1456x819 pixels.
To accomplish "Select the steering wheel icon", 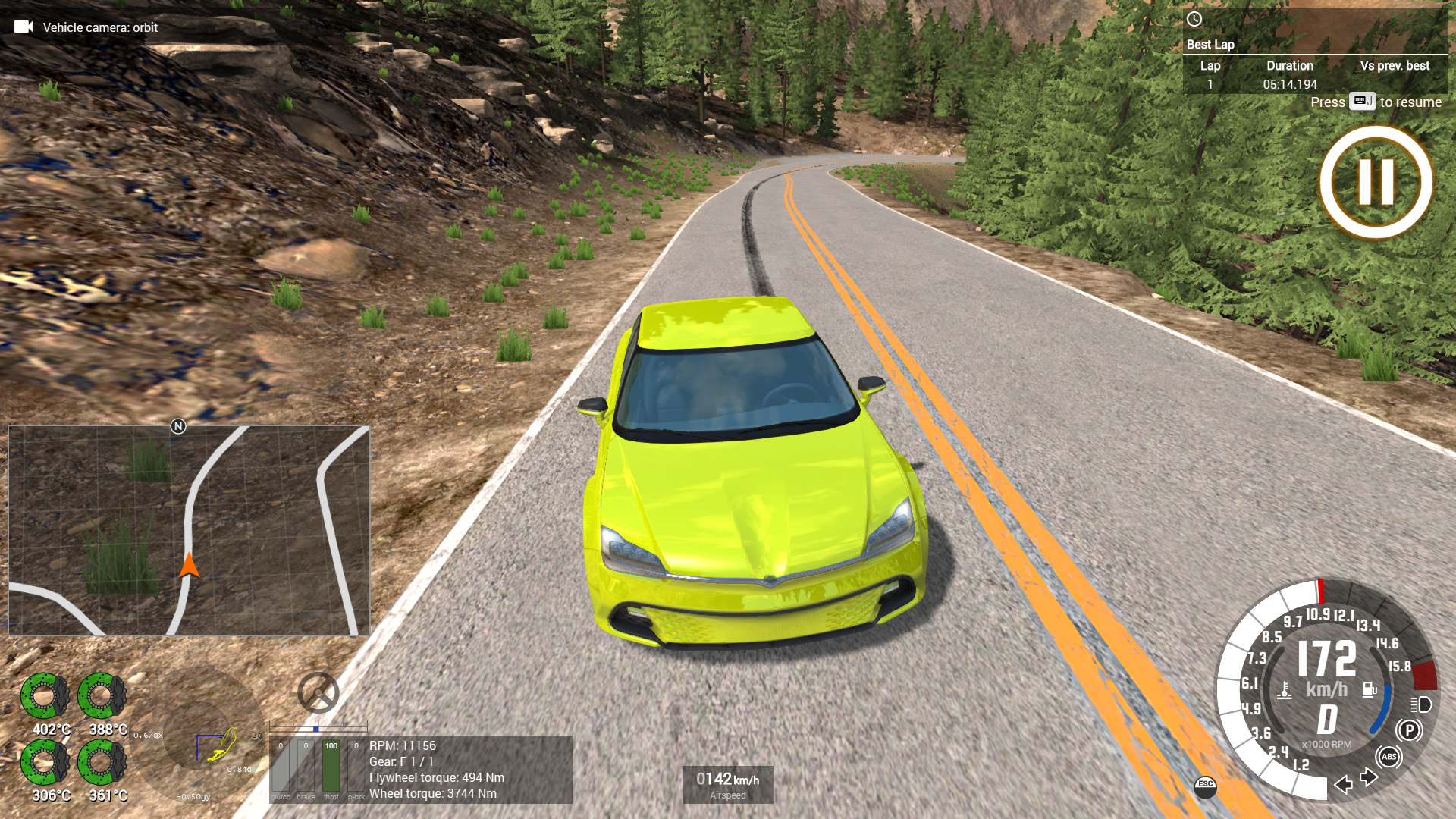I will pyautogui.click(x=318, y=692).
